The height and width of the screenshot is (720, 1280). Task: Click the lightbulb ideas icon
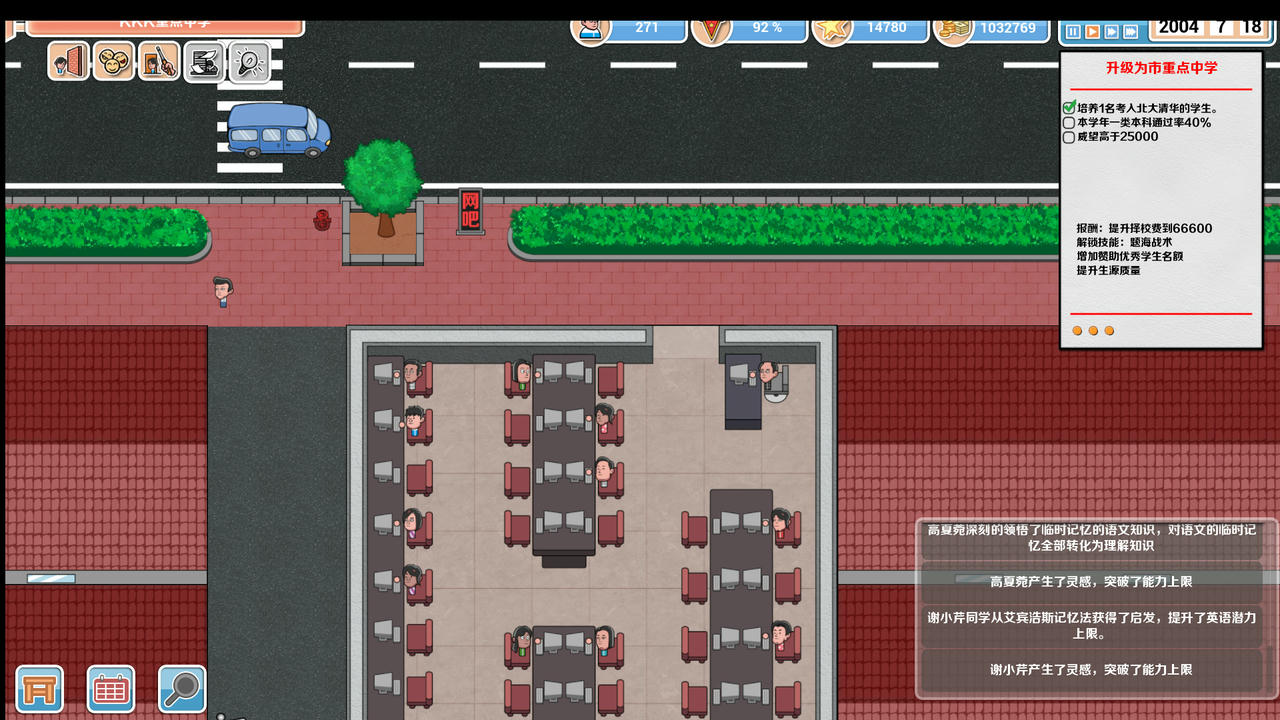[248, 62]
